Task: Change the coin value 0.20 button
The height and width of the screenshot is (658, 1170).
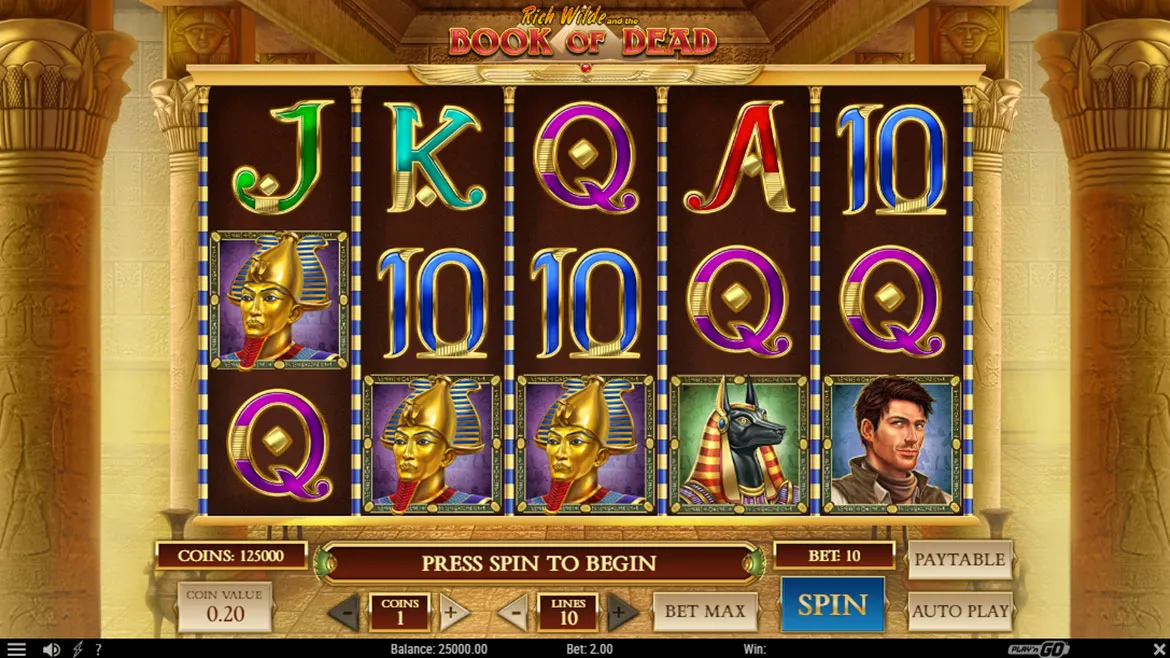Action: (x=224, y=607)
